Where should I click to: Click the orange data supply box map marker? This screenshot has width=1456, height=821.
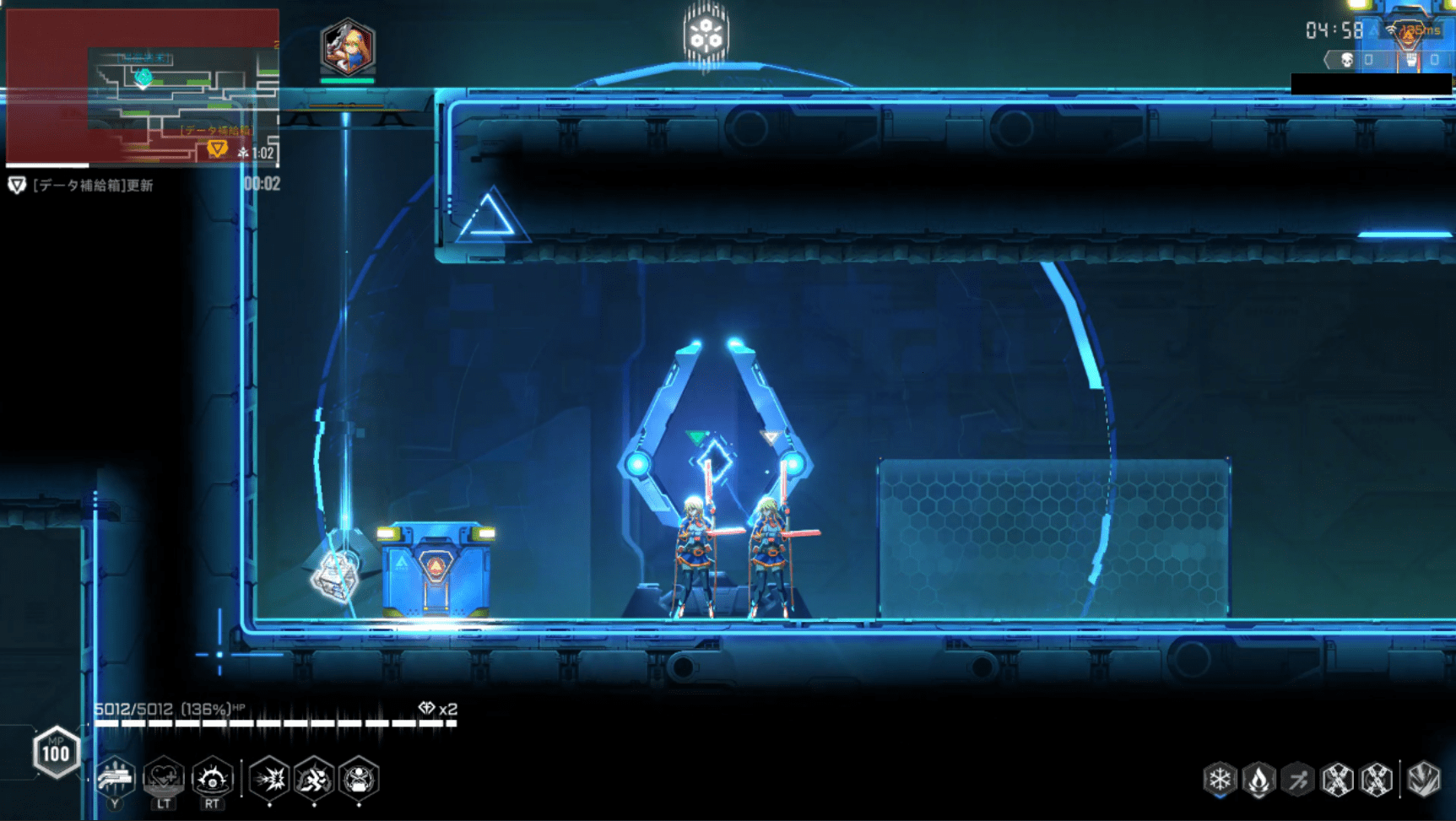[217, 149]
